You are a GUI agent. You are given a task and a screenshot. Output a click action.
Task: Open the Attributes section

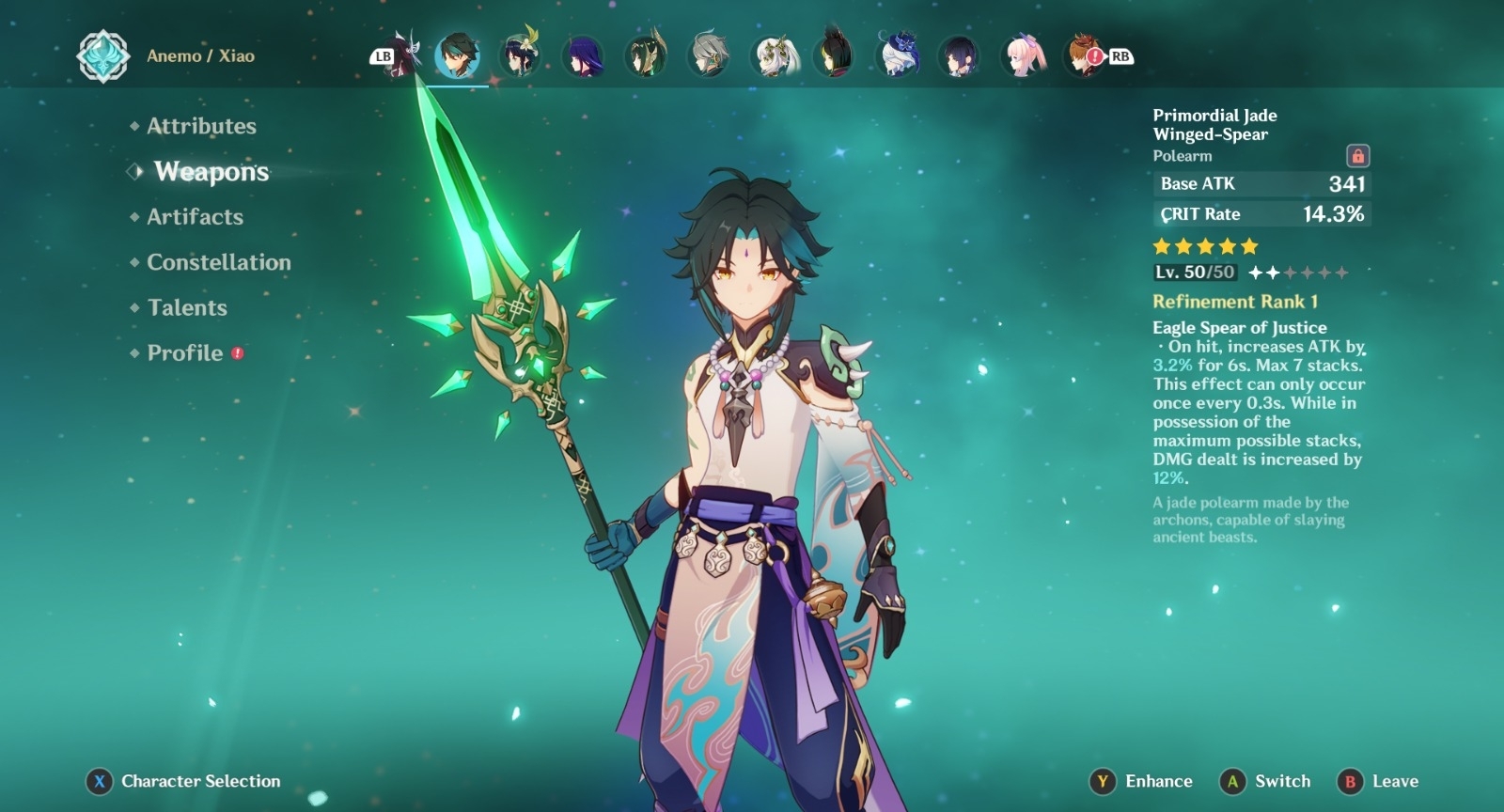point(201,126)
